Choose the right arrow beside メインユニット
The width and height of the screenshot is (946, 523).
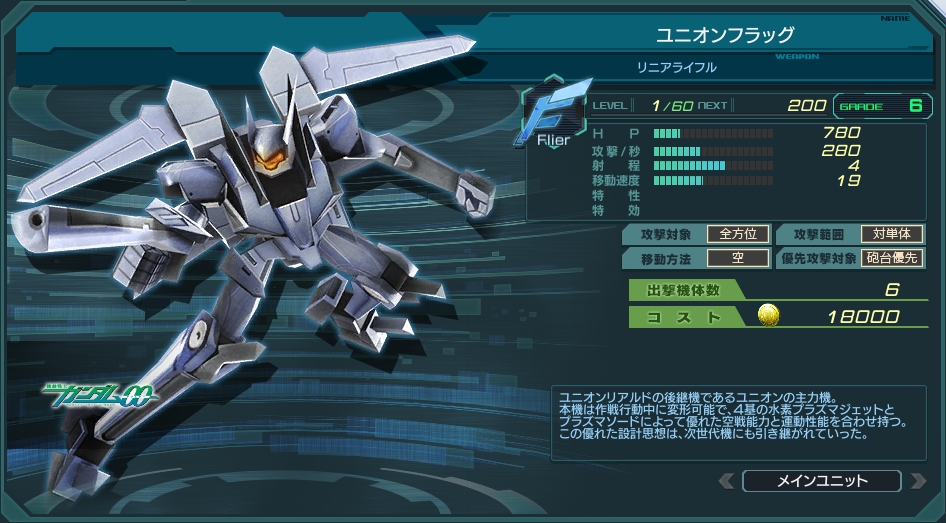tap(917, 481)
